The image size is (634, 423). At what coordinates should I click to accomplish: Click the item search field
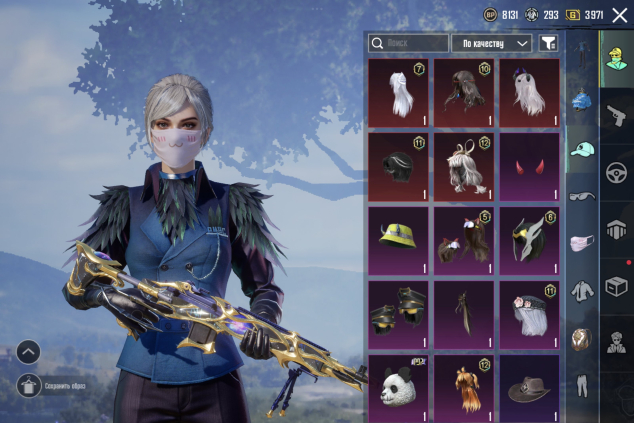pos(408,43)
